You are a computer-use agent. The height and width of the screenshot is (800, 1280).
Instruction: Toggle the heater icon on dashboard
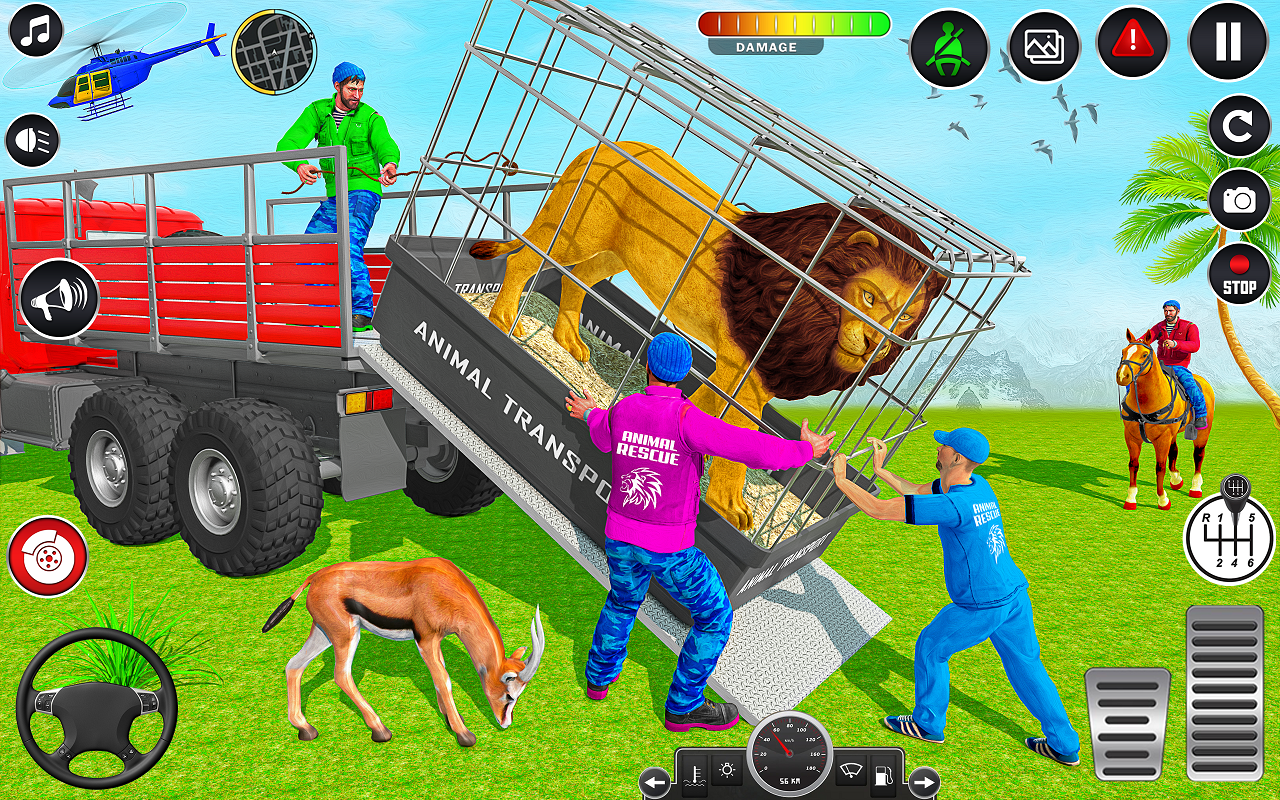pos(695,775)
